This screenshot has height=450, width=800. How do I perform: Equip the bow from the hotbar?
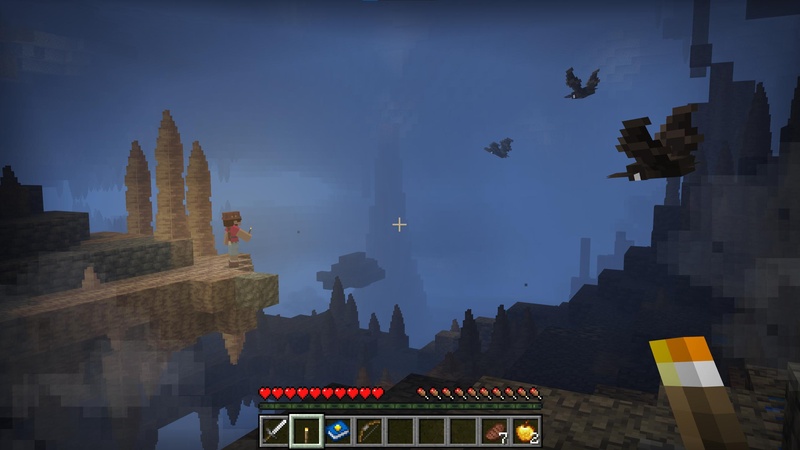(369, 431)
